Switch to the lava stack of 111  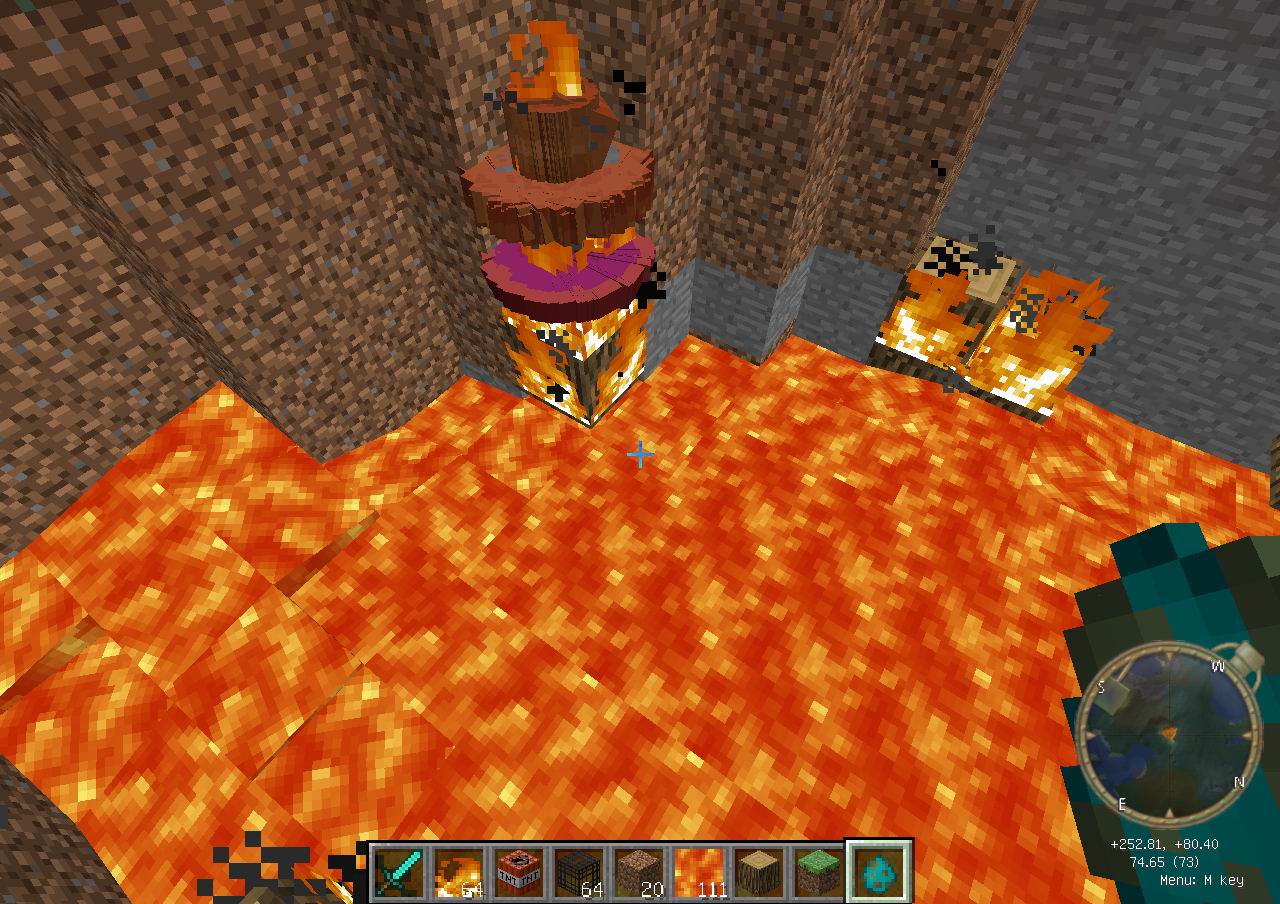(x=699, y=872)
